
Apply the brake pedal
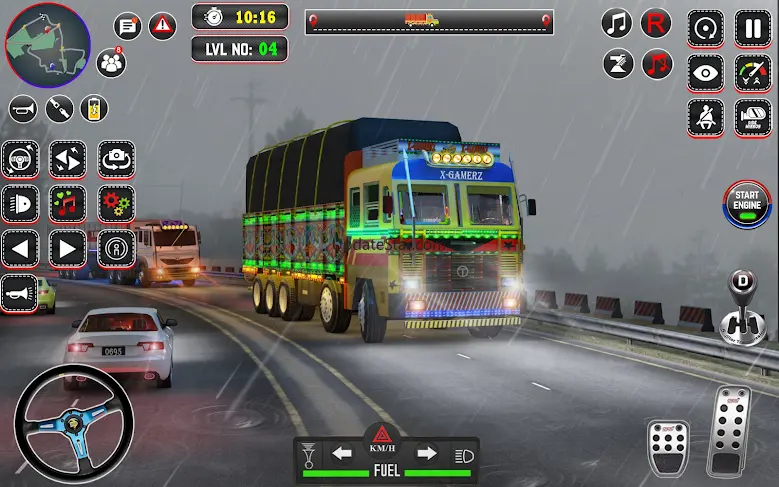click(667, 446)
